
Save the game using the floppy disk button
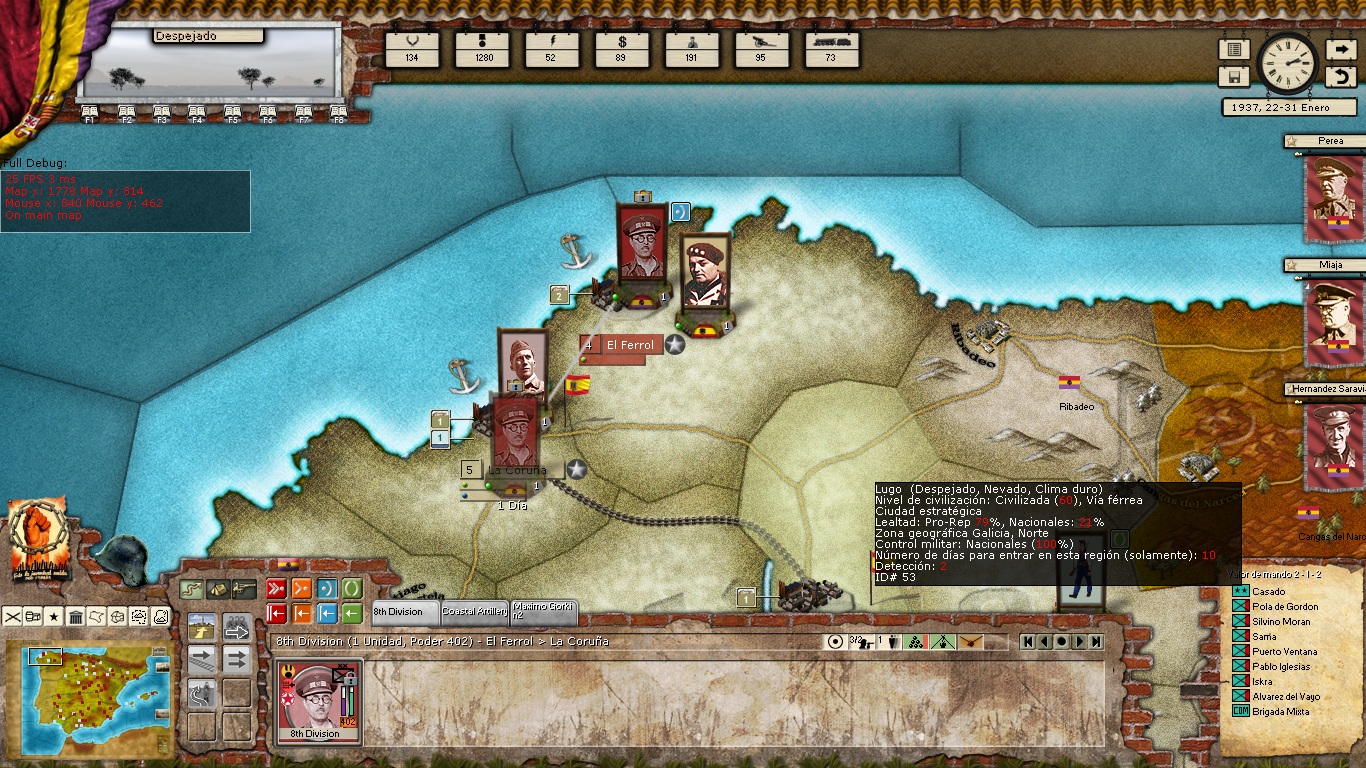[x=1234, y=76]
